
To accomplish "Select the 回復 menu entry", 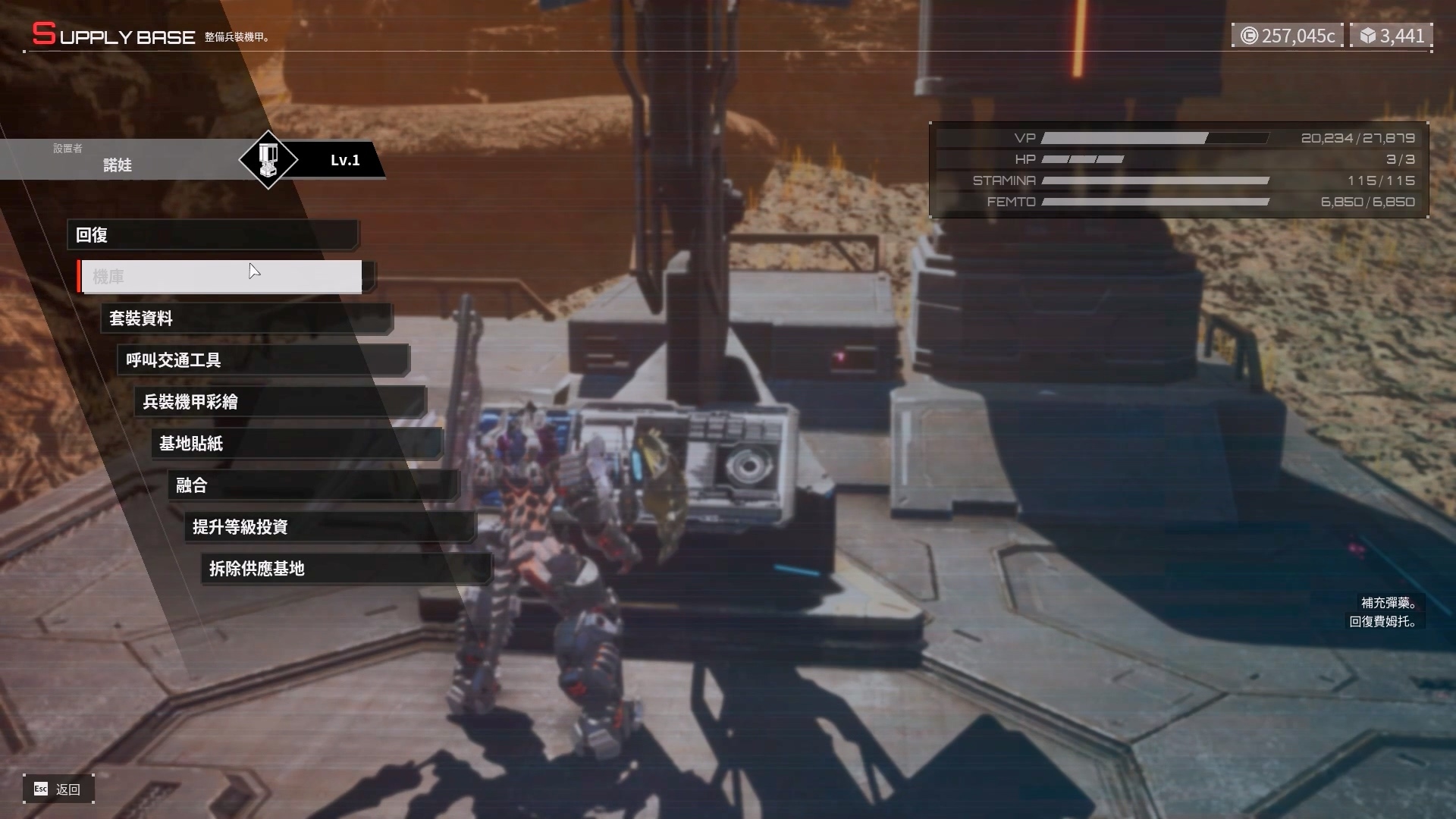I will click(212, 235).
